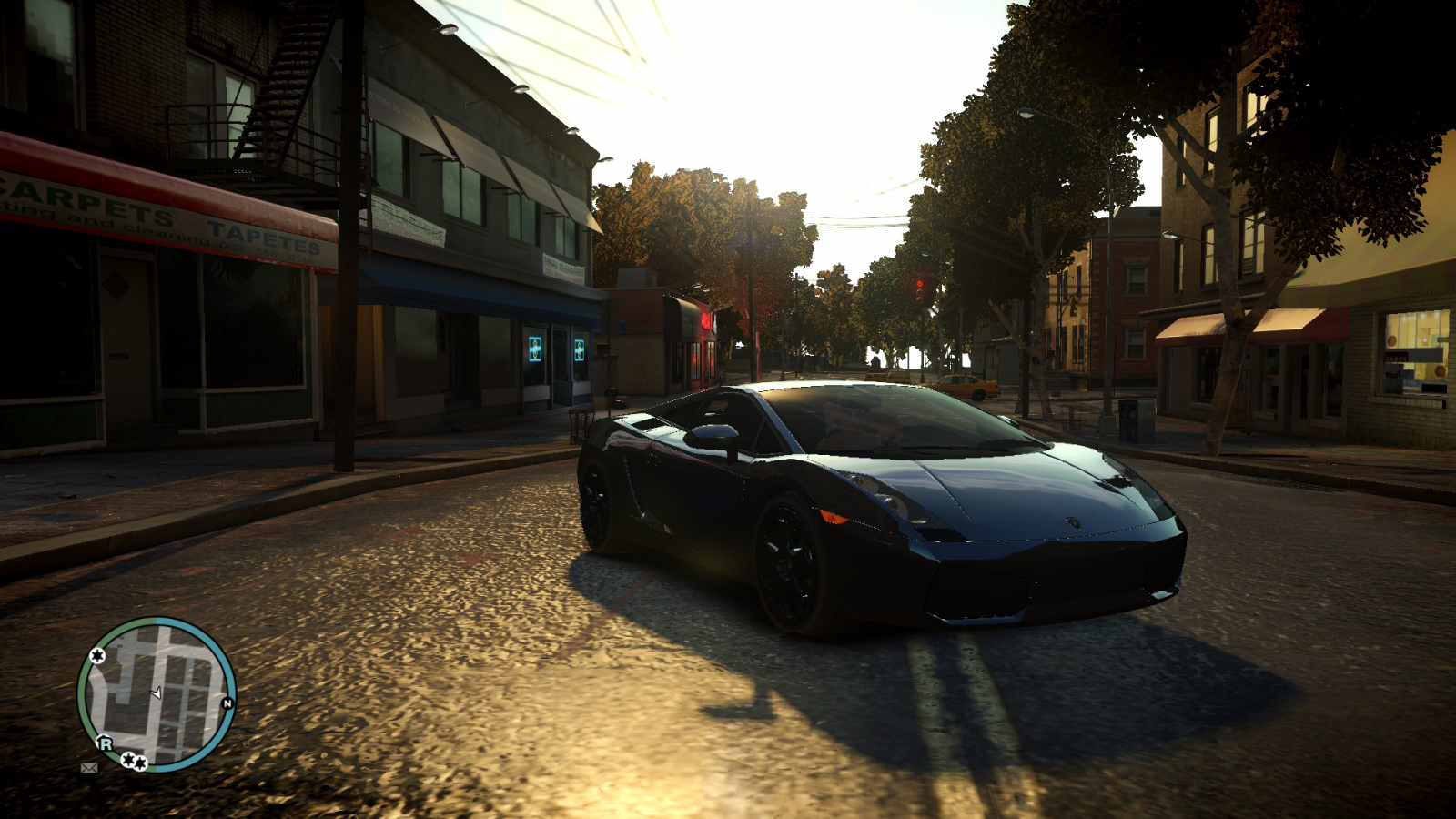
Task: Open the envelope message icon
Action: pyautogui.click(x=89, y=768)
